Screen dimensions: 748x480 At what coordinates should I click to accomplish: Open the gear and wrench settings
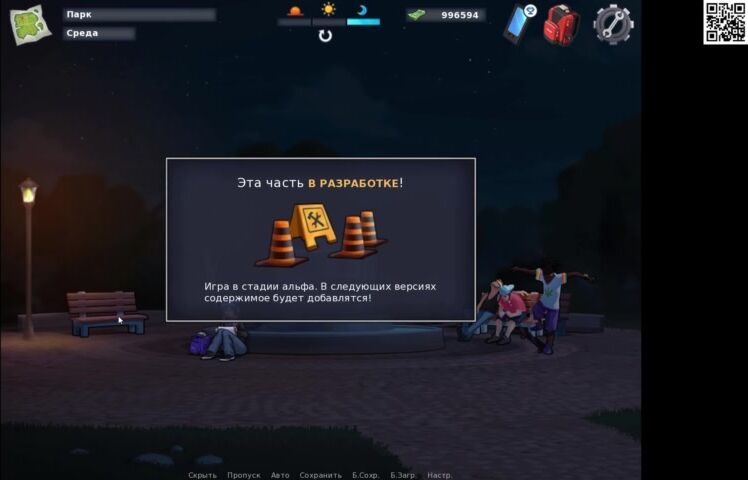click(x=613, y=24)
